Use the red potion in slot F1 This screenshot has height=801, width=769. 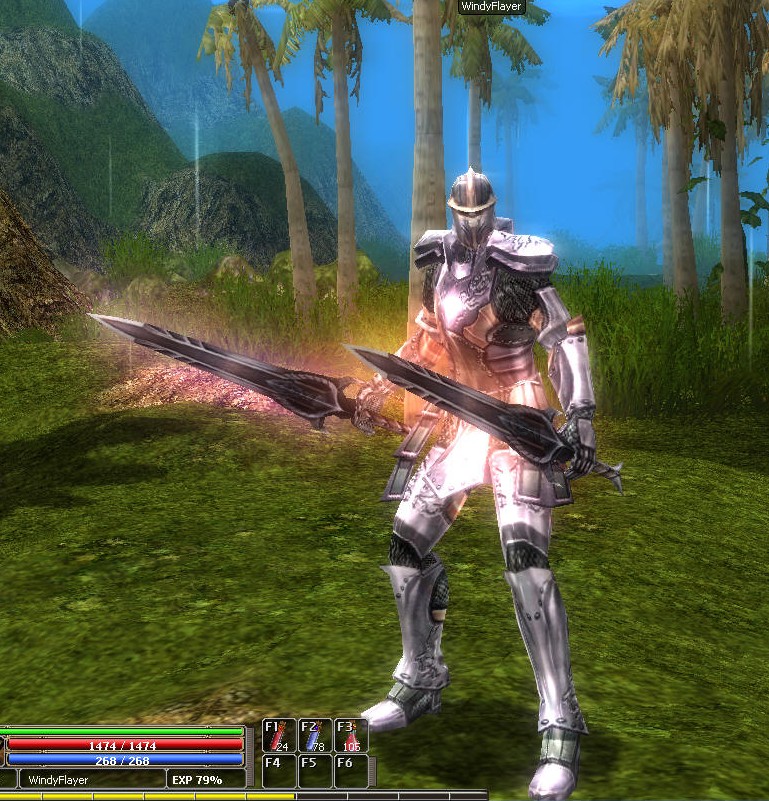(279, 736)
